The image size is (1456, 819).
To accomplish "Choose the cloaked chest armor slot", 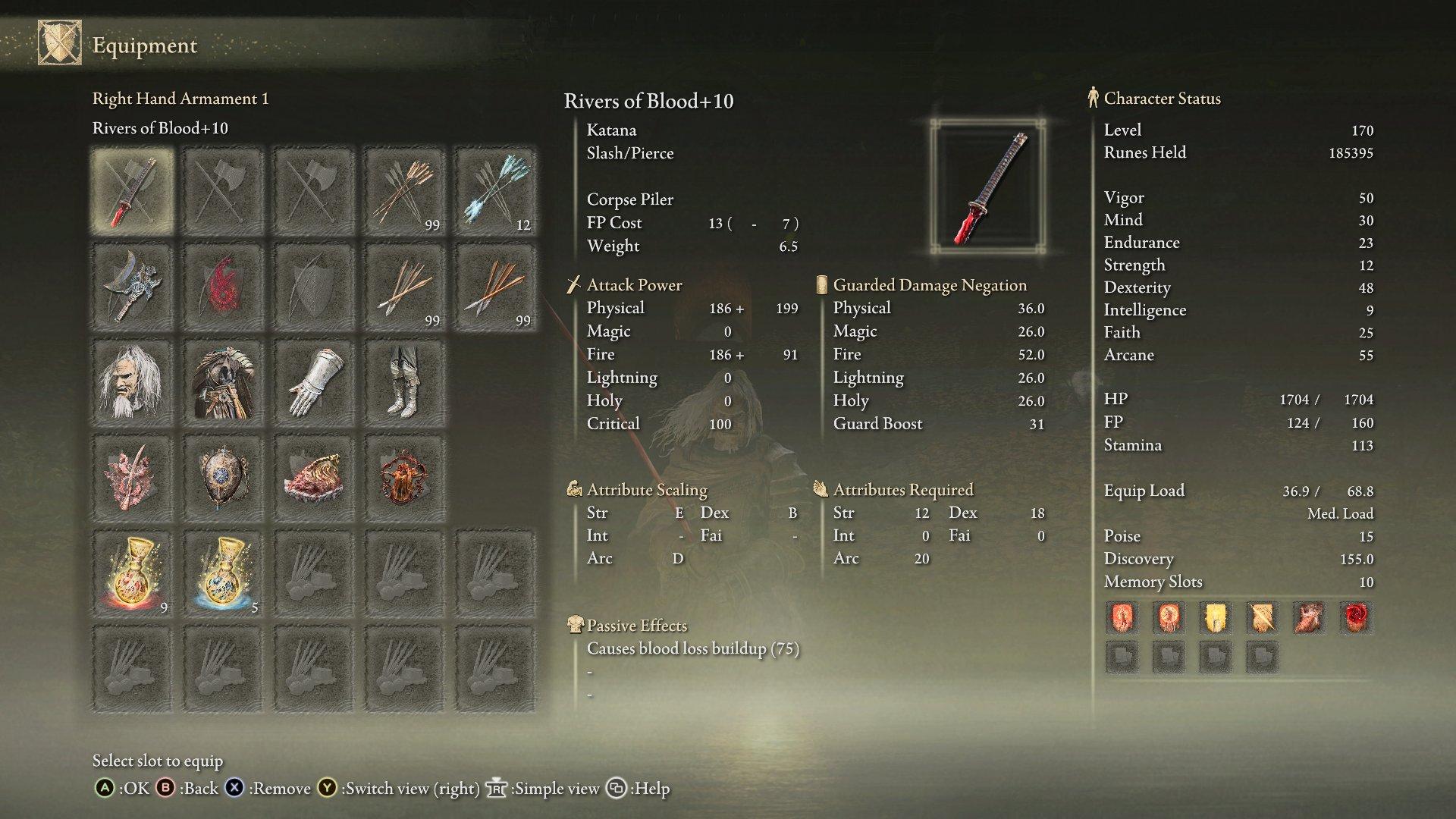I will (x=223, y=382).
